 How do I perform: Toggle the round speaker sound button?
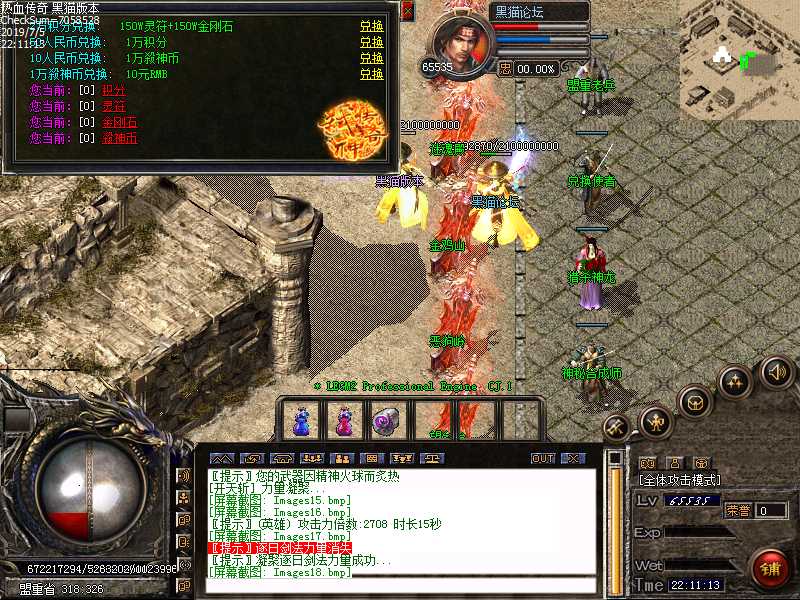tap(777, 372)
